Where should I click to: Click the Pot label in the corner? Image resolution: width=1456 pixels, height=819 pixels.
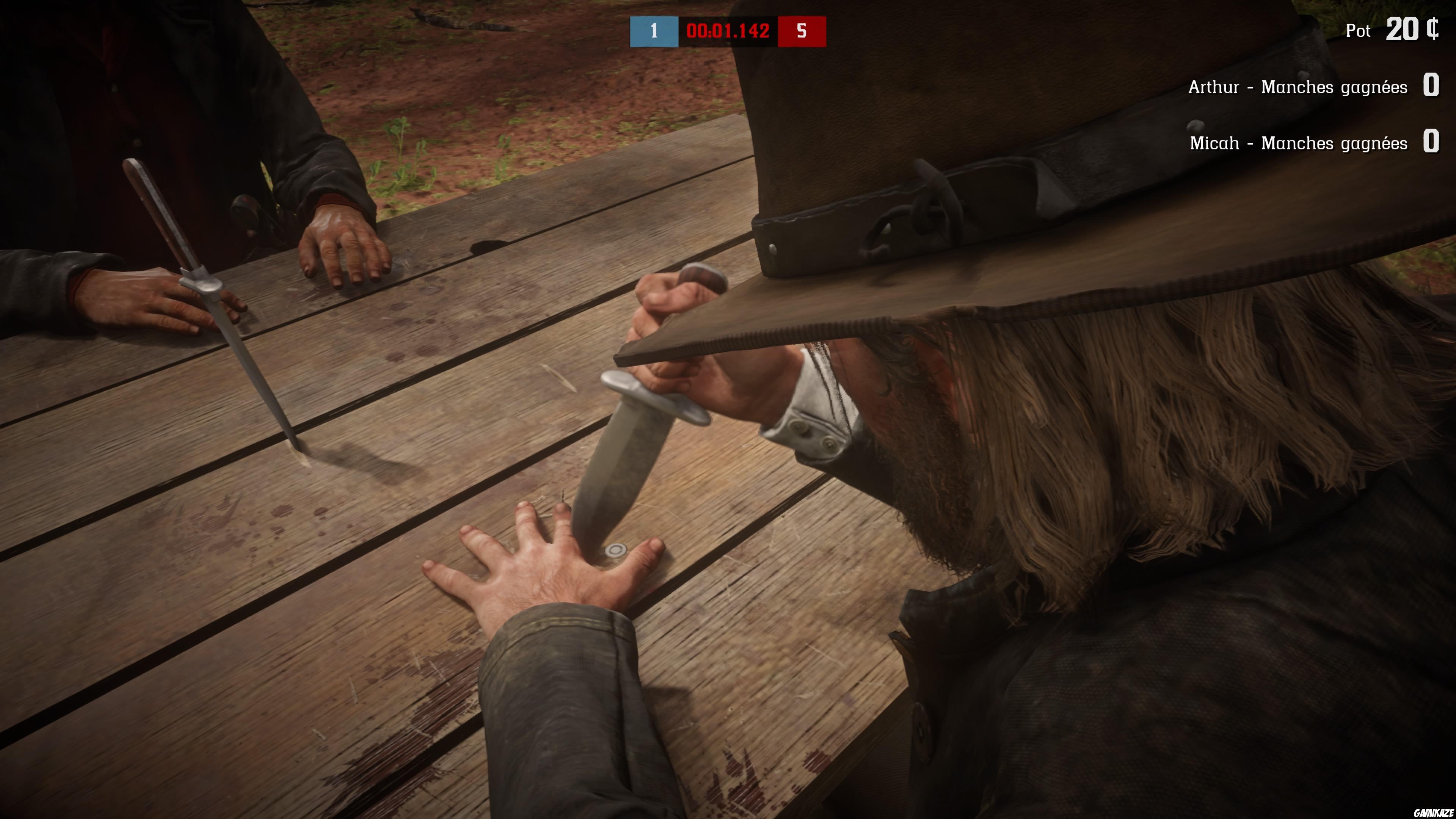[x=1359, y=30]
